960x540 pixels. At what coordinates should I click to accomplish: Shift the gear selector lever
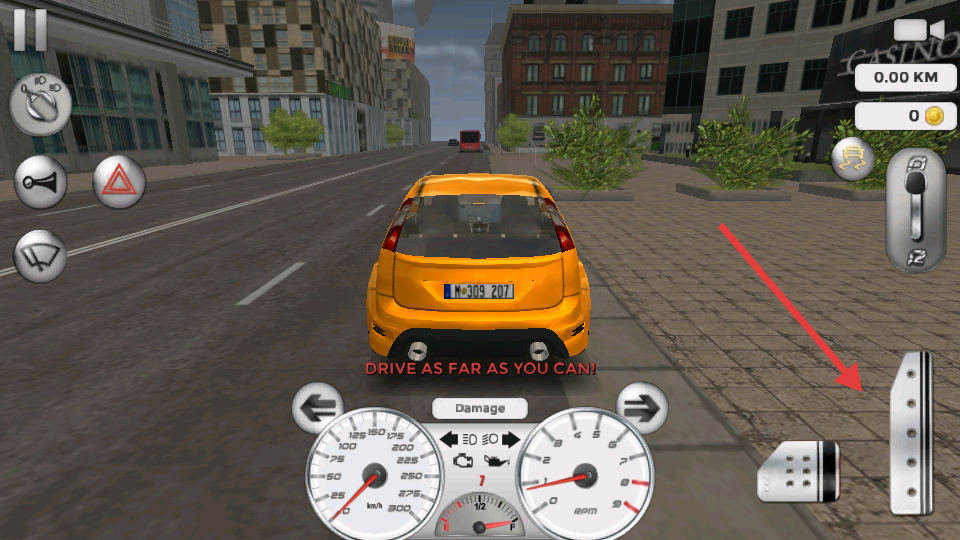[x=915, y=210]
